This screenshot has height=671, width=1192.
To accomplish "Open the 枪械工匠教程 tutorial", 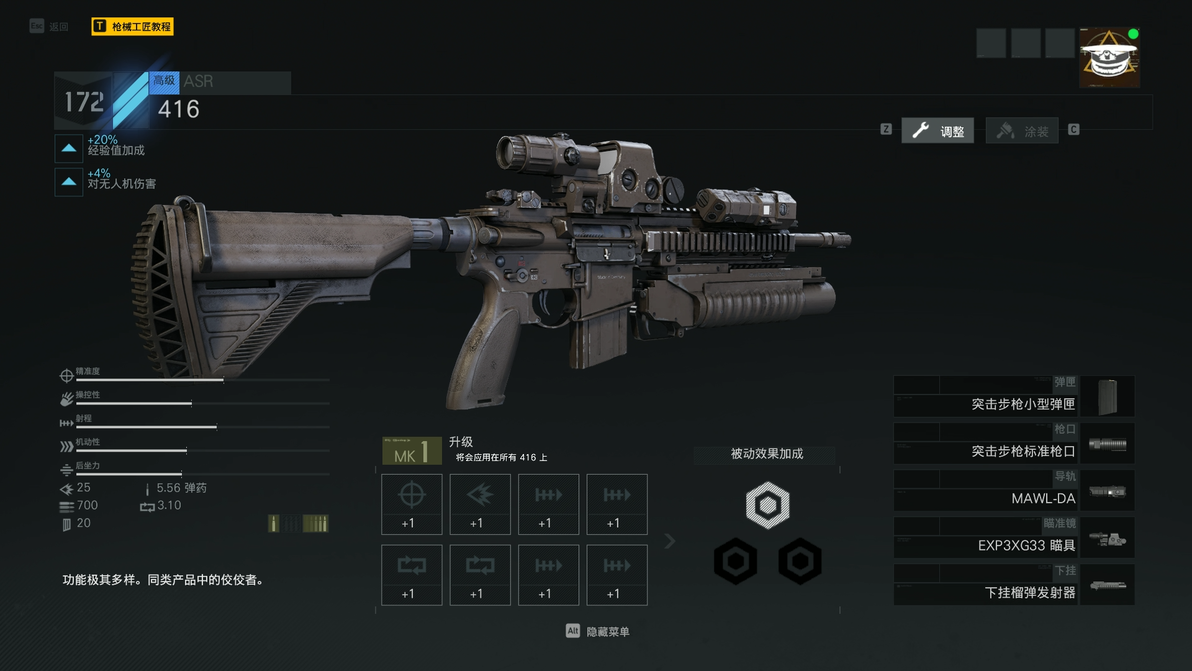I will [132, 27].
